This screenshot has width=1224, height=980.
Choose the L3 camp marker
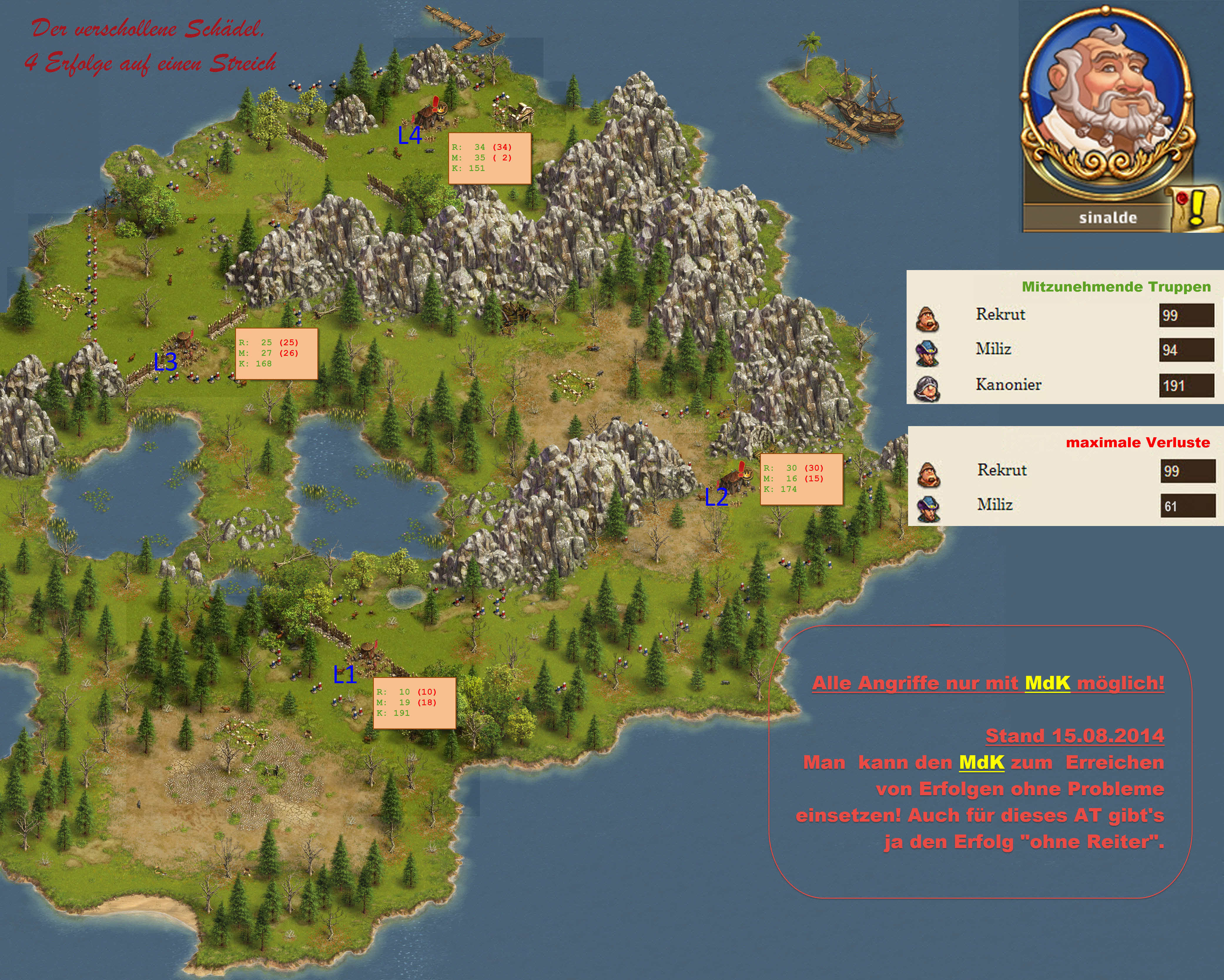165,362
